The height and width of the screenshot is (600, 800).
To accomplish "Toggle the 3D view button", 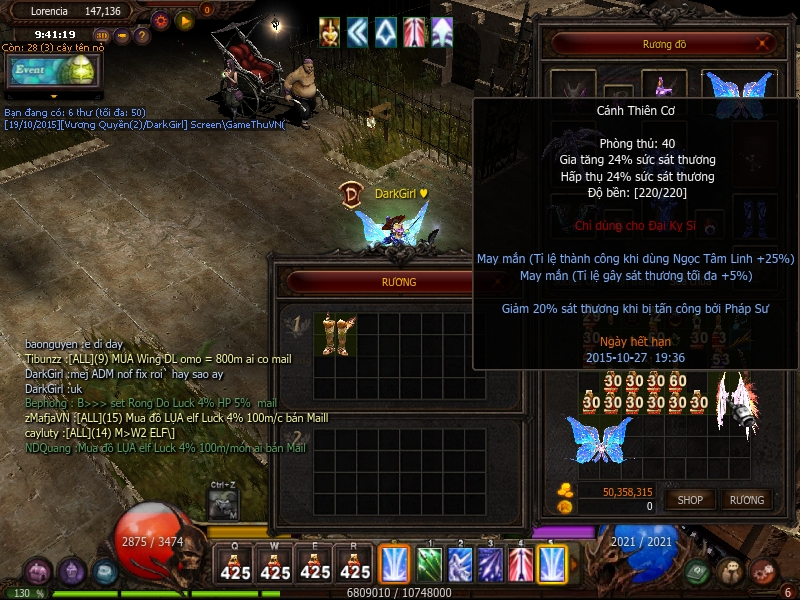I will (102, 35).
